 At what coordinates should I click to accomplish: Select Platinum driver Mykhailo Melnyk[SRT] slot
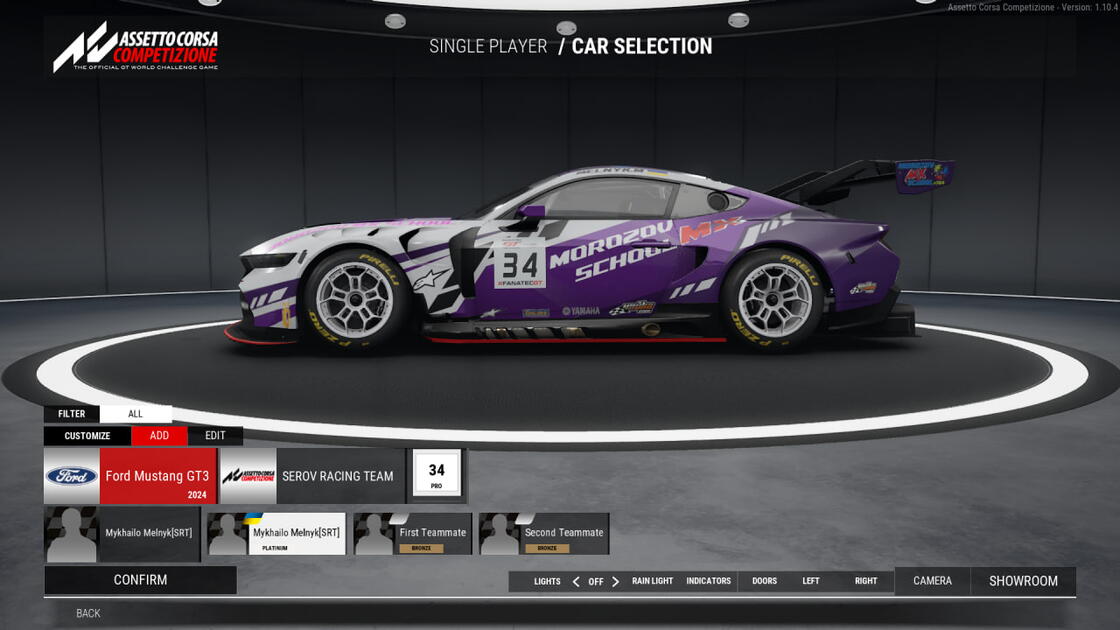pyautogui.click(x=275, y=534)
